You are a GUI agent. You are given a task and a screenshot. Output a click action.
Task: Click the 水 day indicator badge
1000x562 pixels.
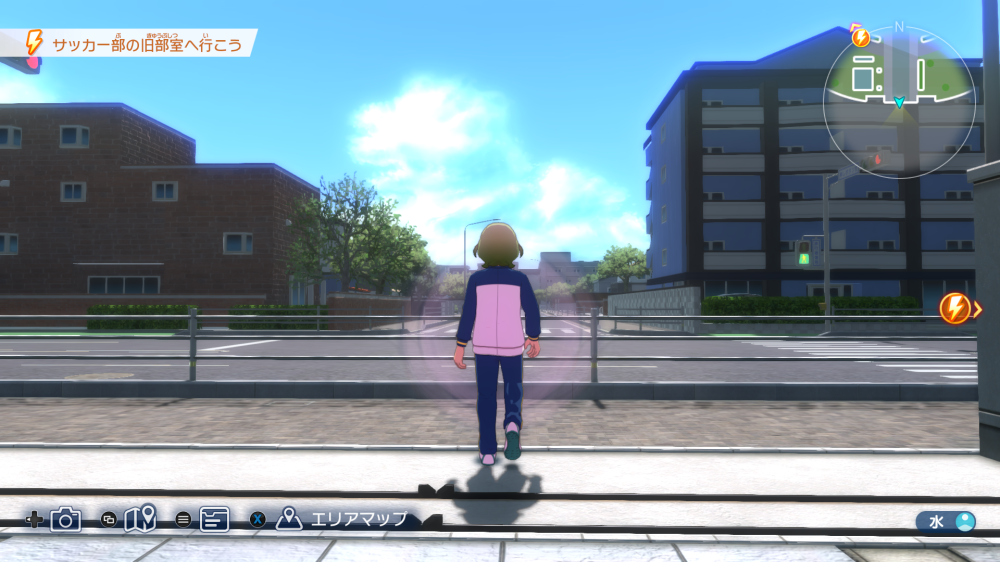[x=946, y=521]
